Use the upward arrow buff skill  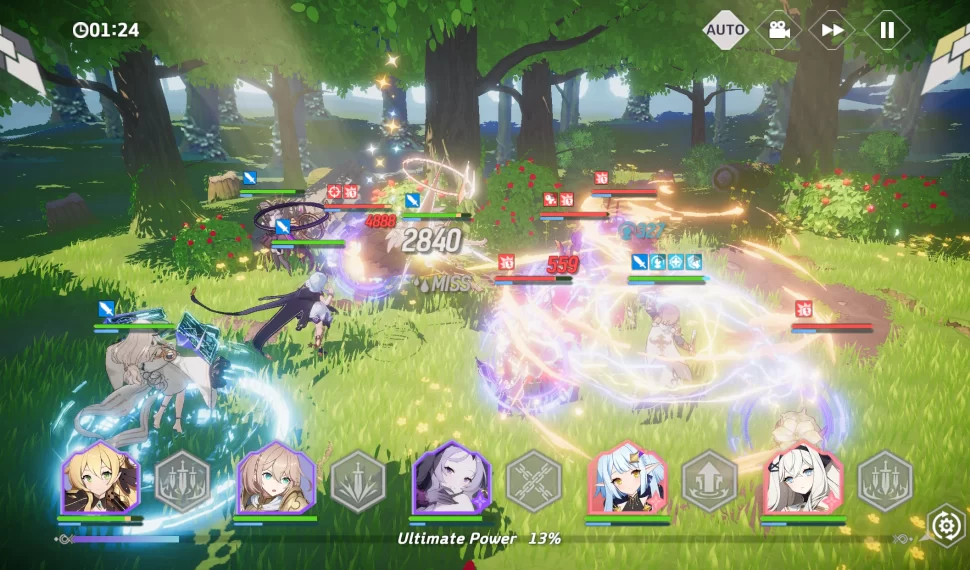(710, 481)
